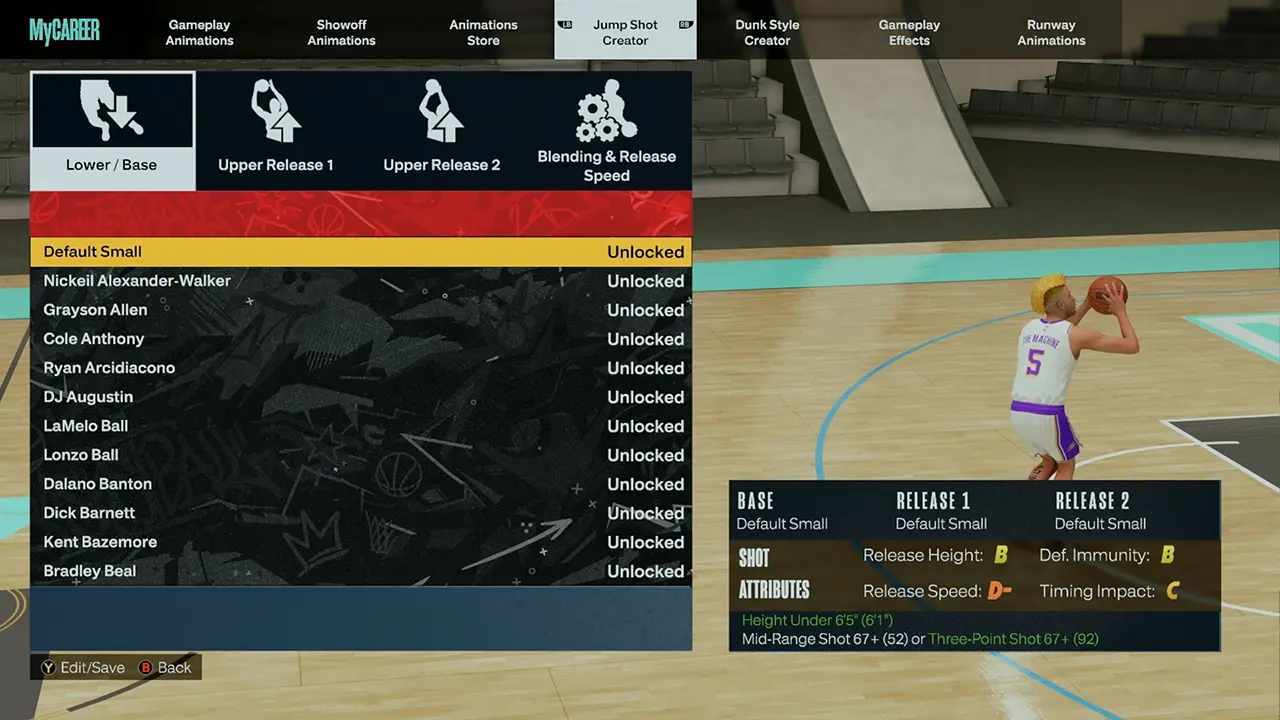Viewport: 1280px width, 720px height.
Task: Select Lonzo Ball in the list
Action: [360, 455]
